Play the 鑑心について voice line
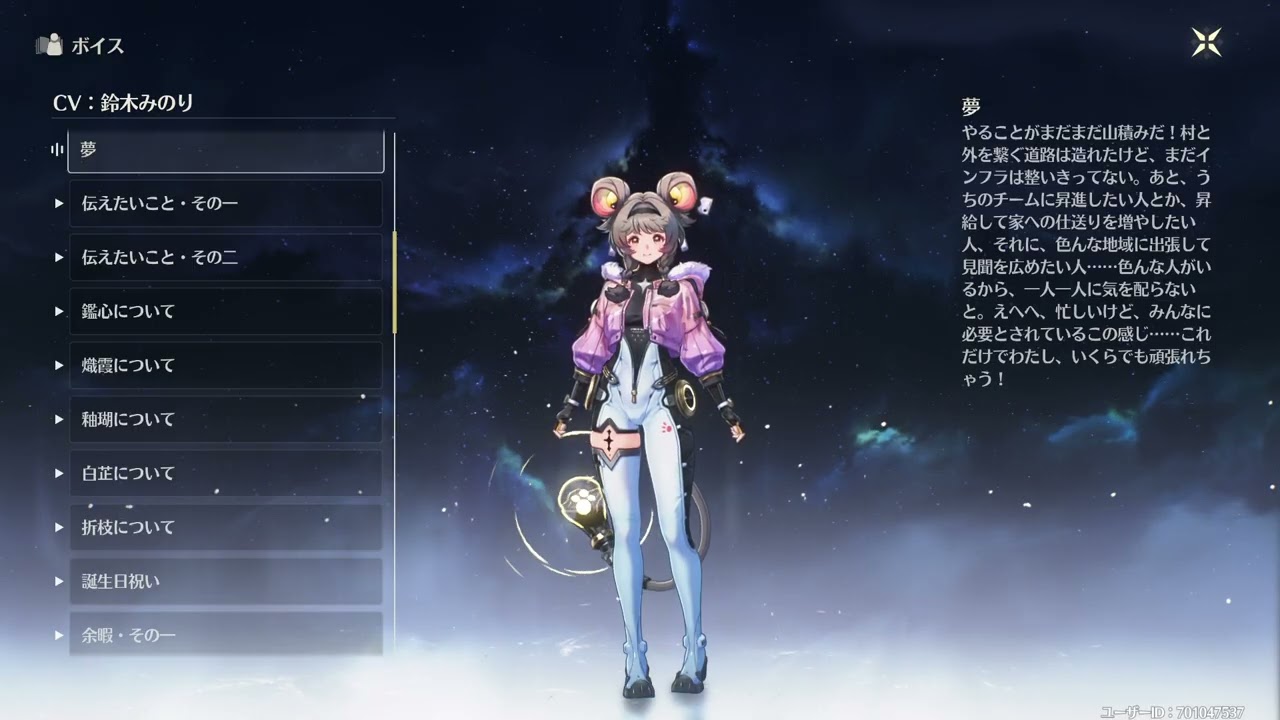This screenshot has width=1280, height=720. (x=225, y=312)
